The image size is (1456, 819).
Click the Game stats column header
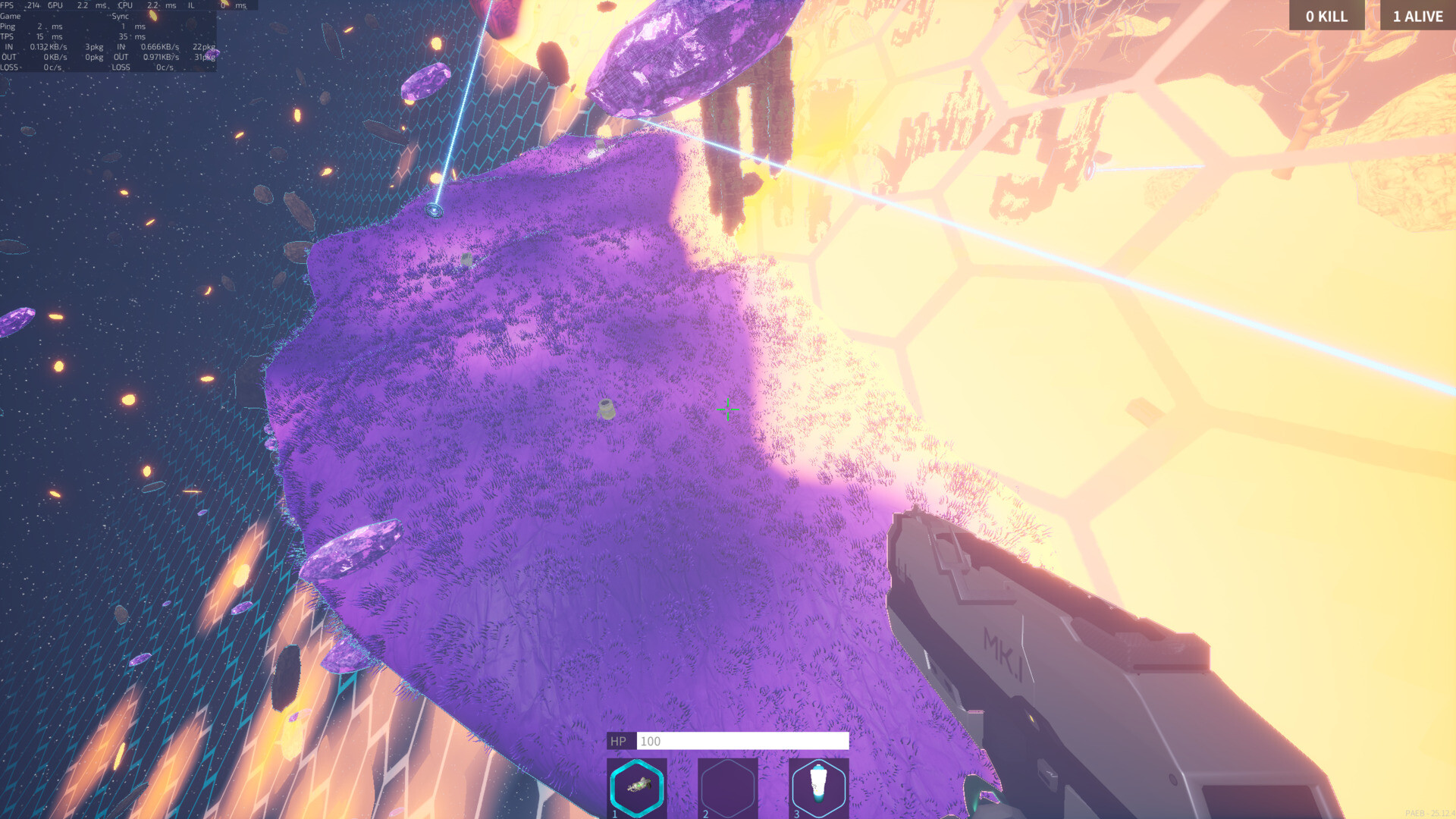click(x=11, y=15)
